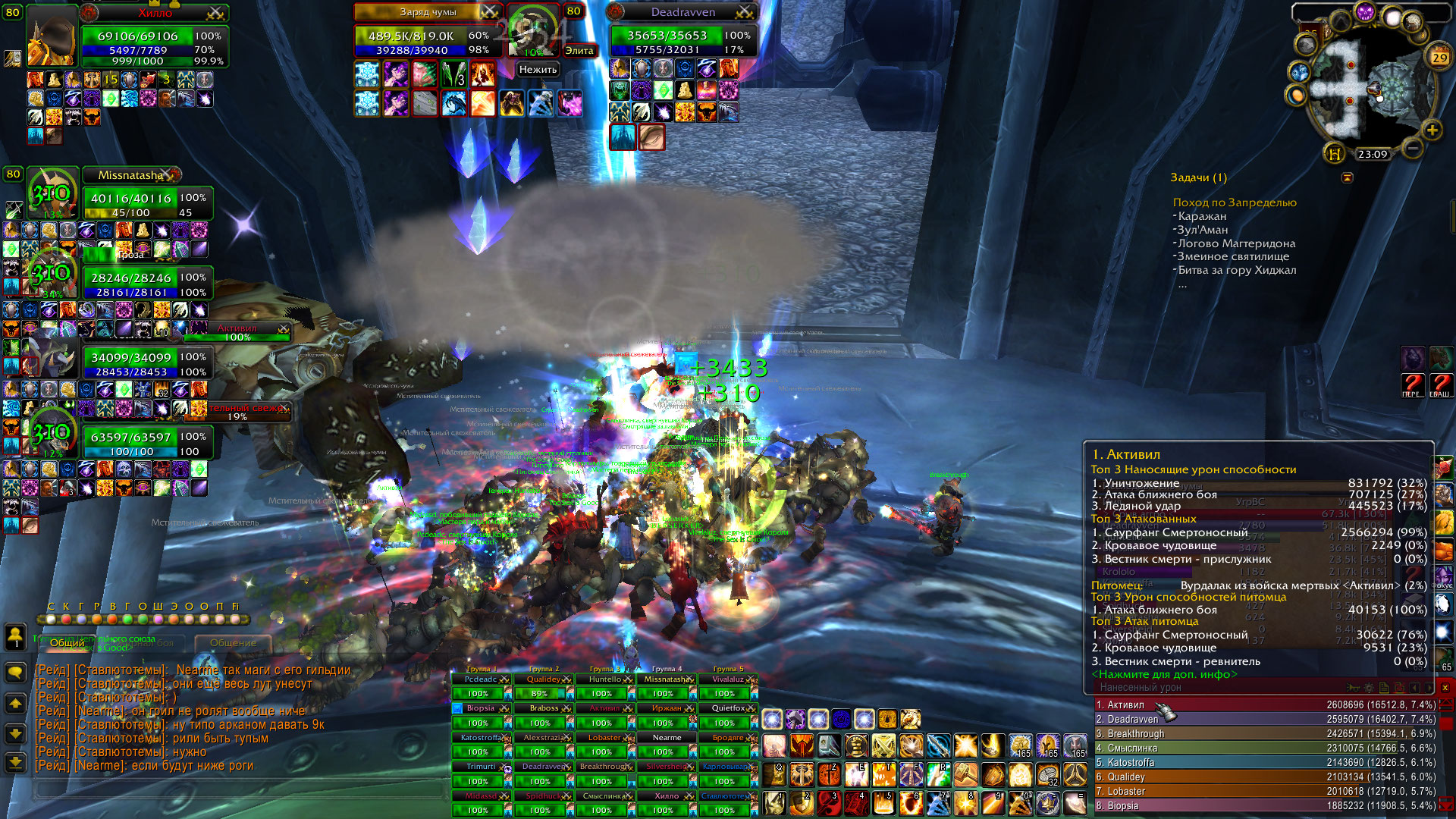The image size is (1456, 819).
Task: Switch to the Общение chat tab
Action: click(233, 642)
